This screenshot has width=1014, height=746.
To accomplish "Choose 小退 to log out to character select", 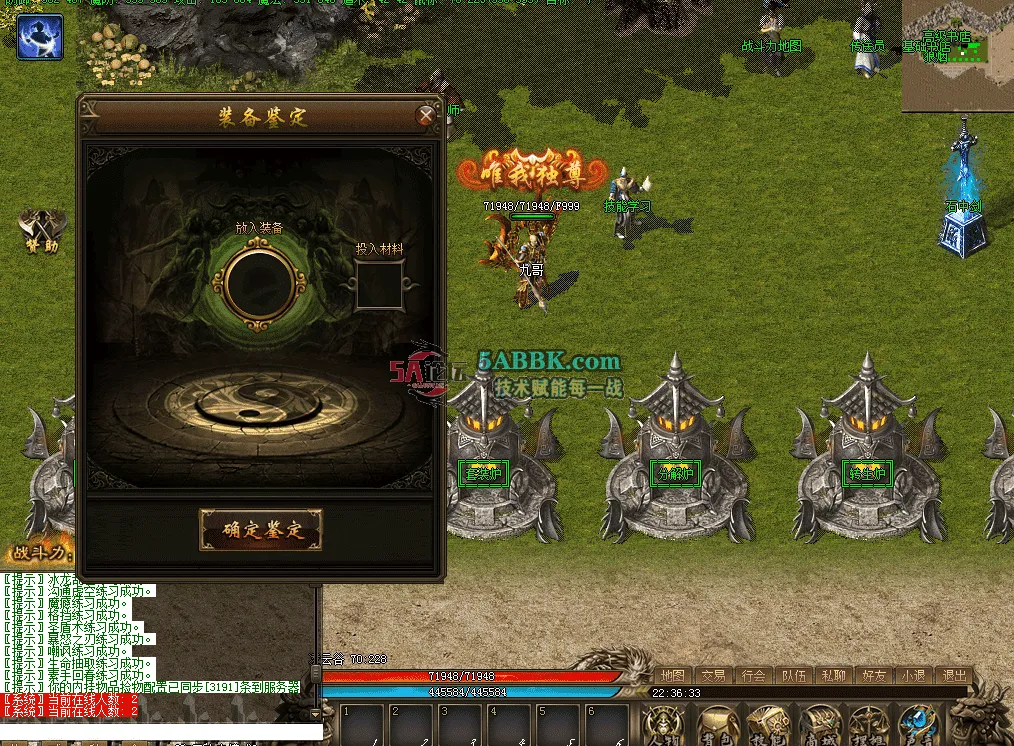I will [x=913, y=676].
